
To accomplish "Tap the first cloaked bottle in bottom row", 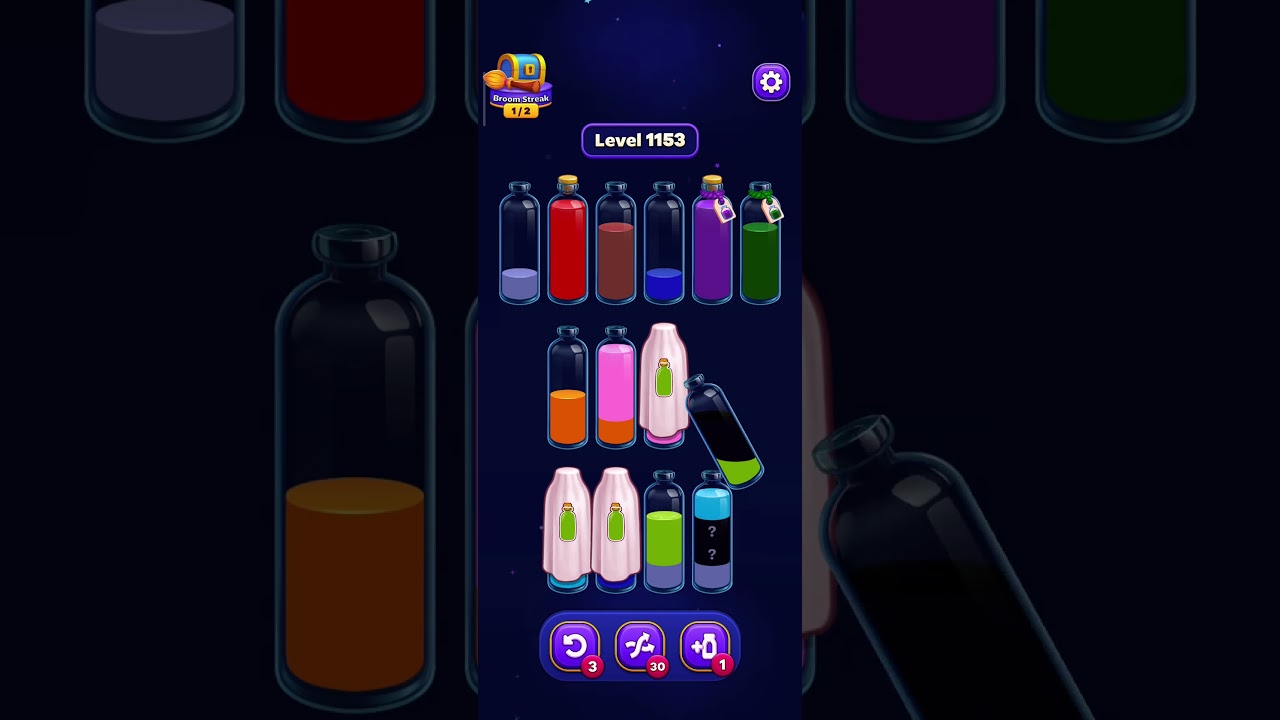I will tap(567, 530).
